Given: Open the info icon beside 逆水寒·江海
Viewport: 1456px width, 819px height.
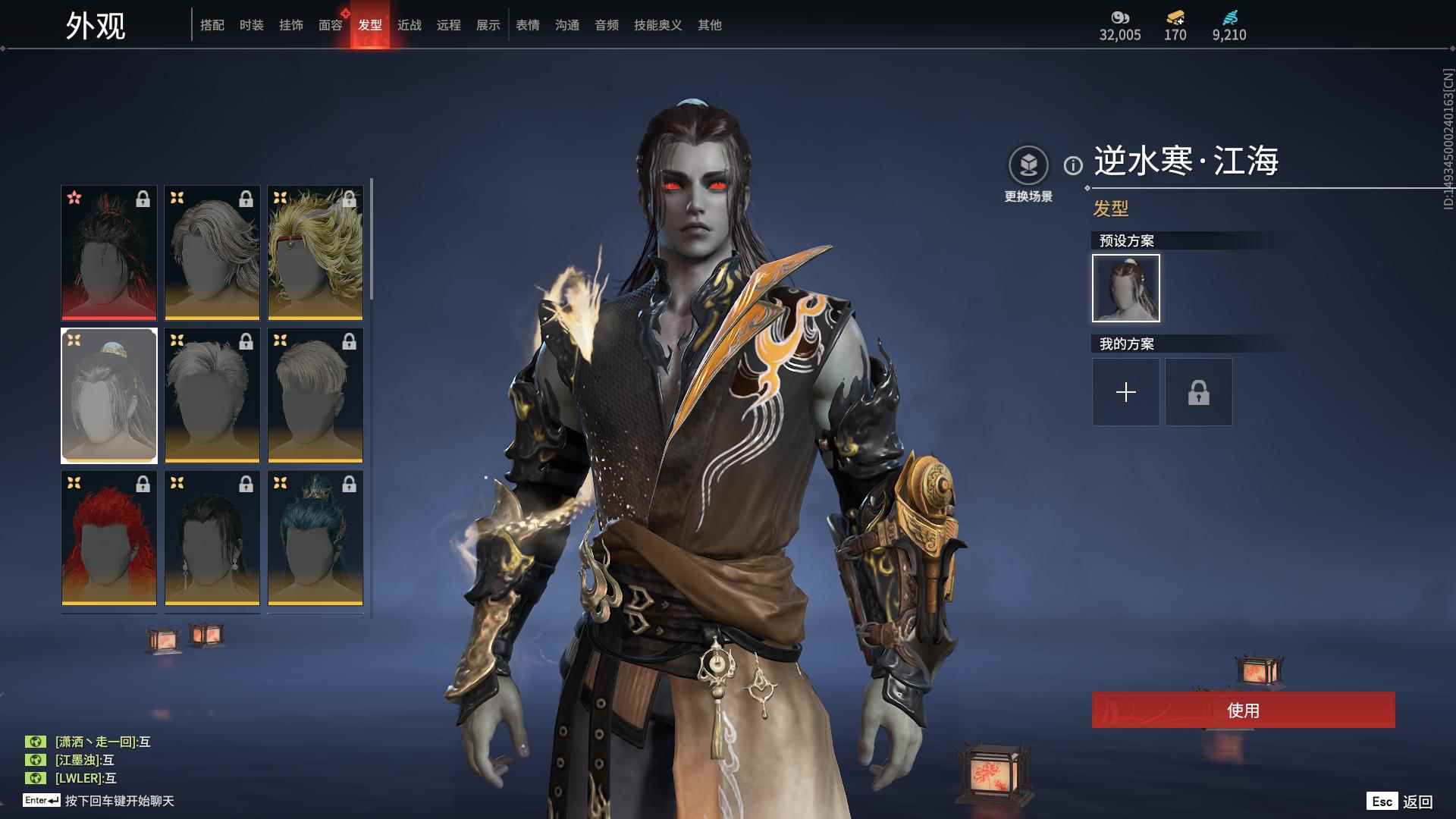Looking at the screenshot, I should coord(1073,165).
